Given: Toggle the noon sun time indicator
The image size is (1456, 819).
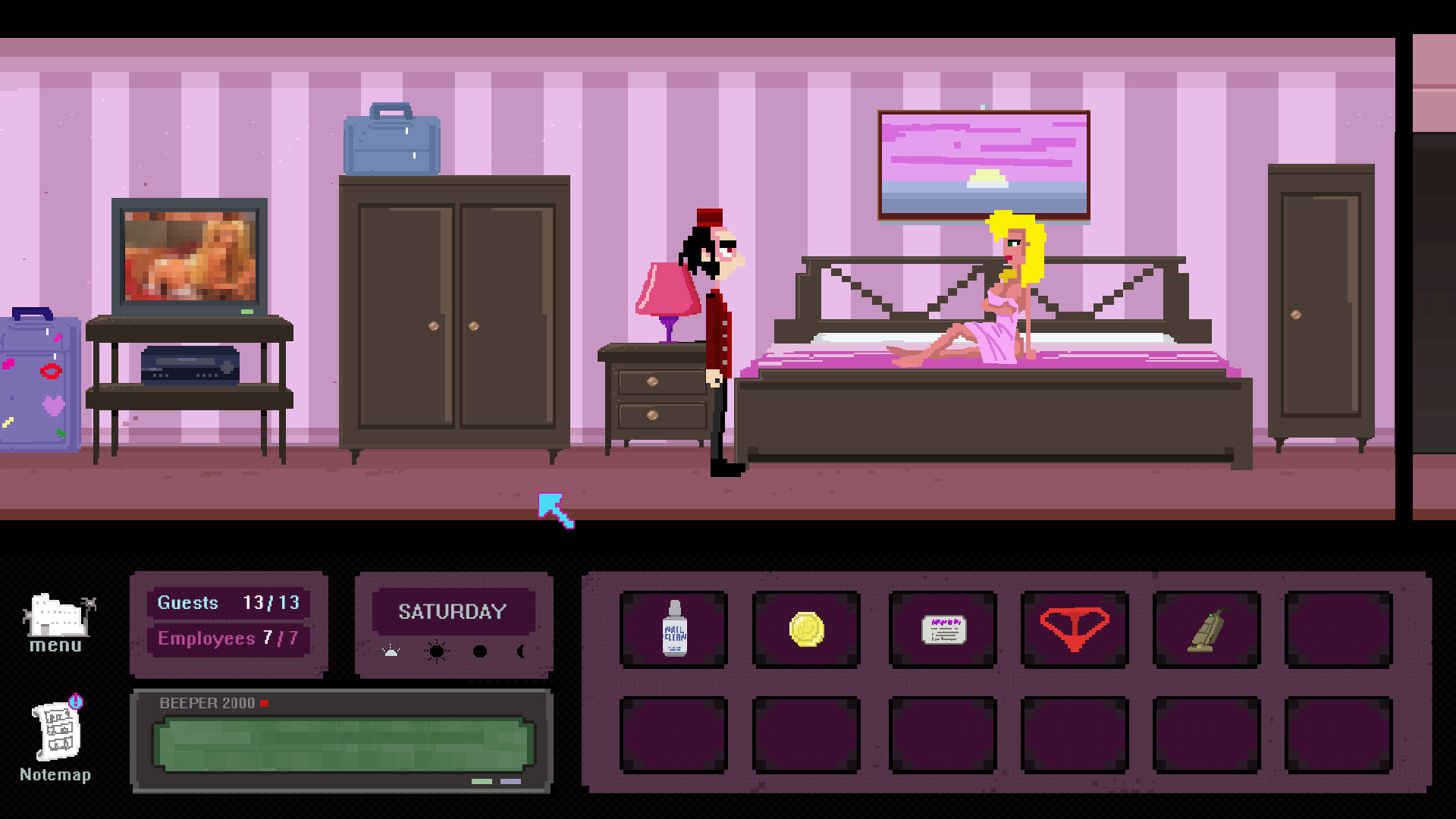Looking at the screenshot, I should tap(436, 650).
